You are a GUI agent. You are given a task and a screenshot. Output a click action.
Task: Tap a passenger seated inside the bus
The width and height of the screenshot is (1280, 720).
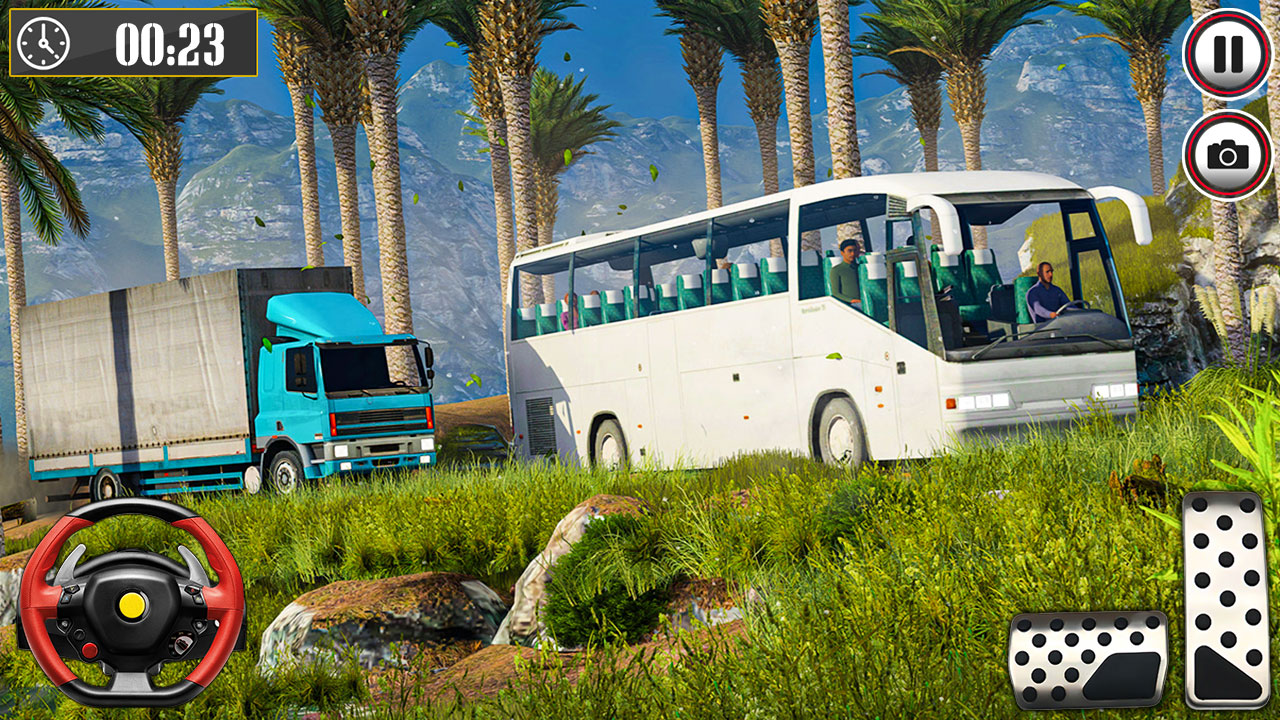click(848, 270)
